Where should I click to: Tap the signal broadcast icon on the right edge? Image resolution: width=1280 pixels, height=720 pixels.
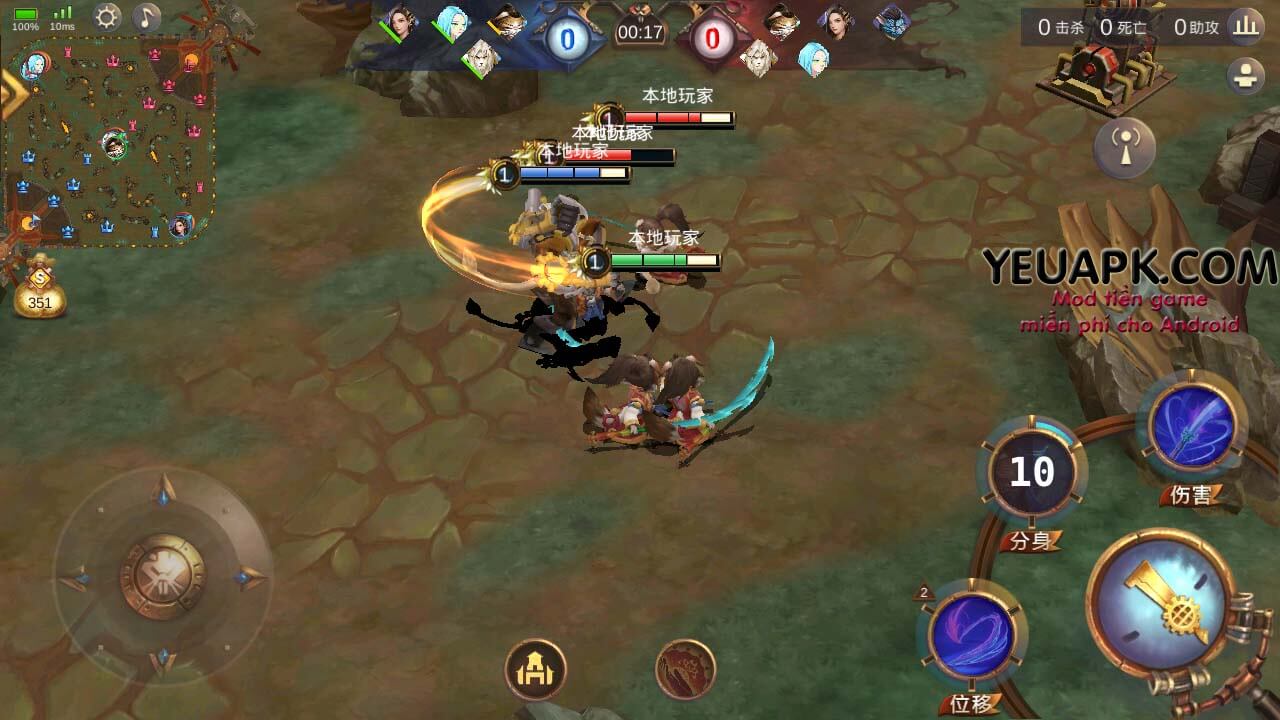pyautogui.click(x=1127, y=147)
